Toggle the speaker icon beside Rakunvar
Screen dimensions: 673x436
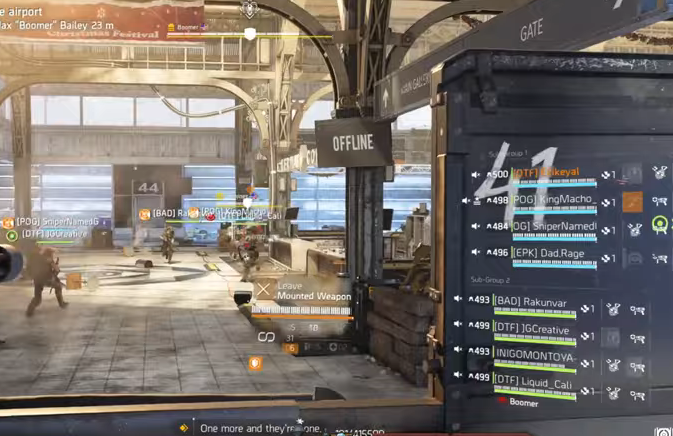point(458,299)
